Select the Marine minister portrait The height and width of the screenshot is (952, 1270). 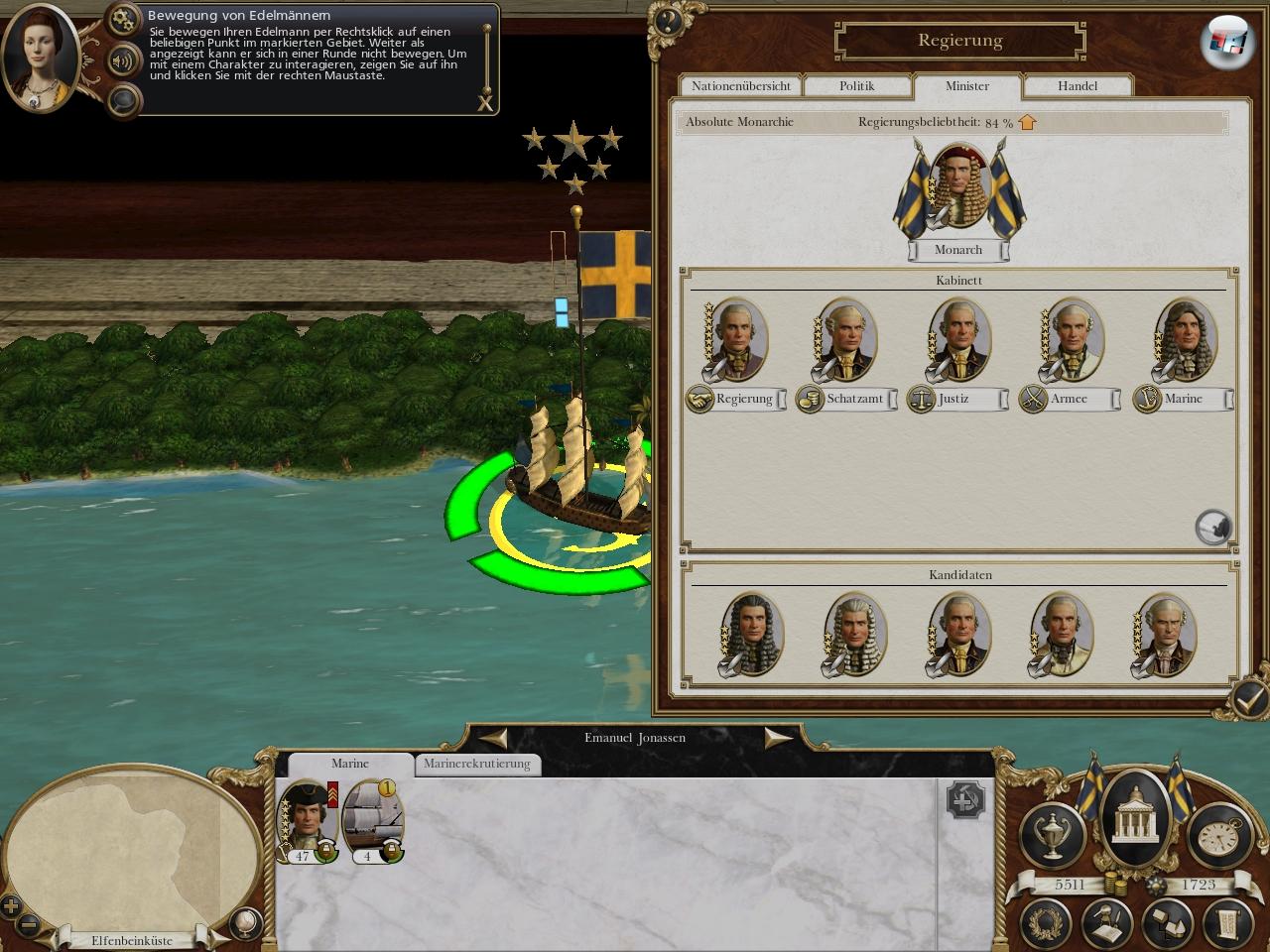coord(1185,339)
